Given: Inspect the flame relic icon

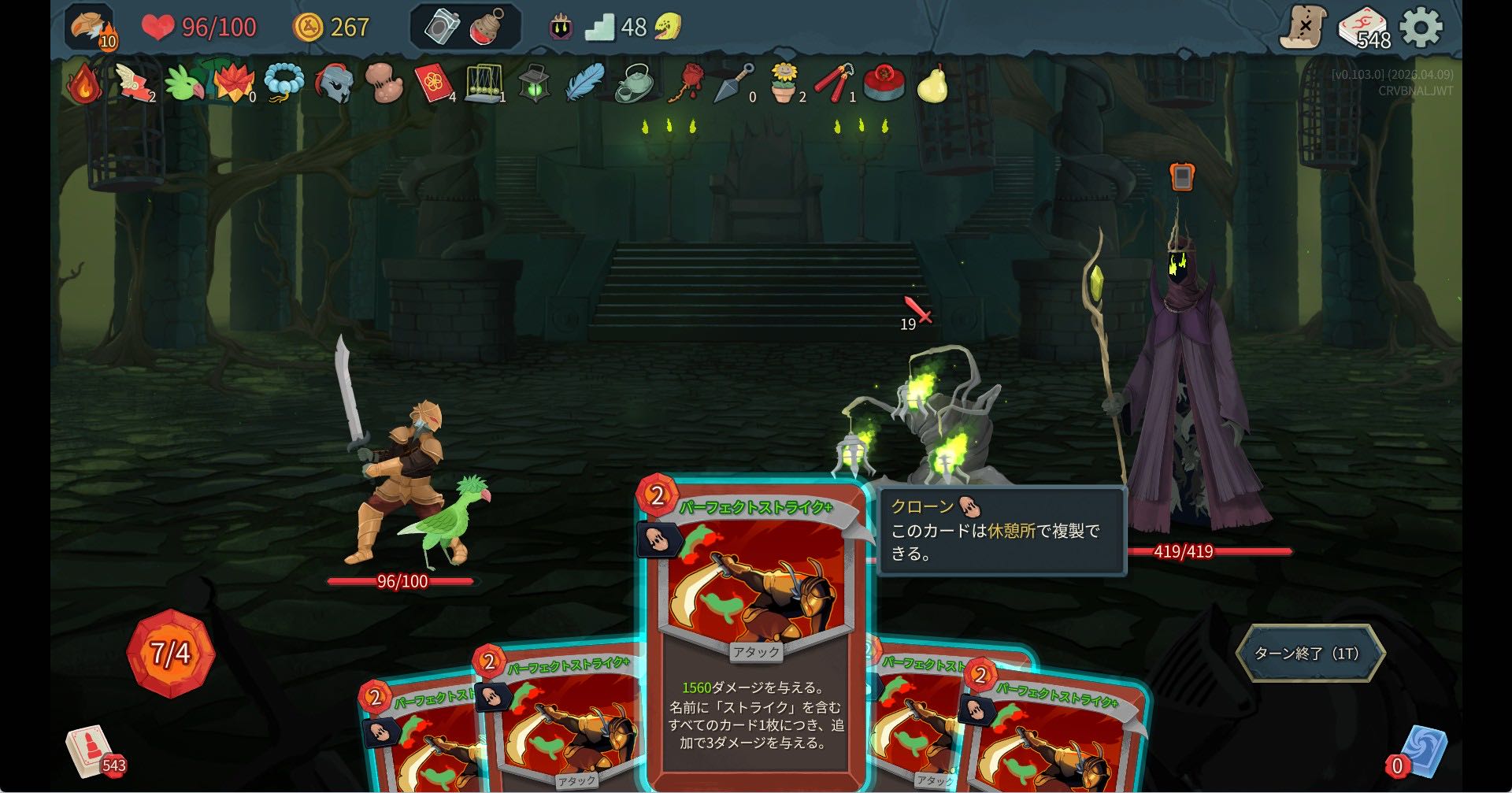Looking at the screenshot, I should tap(84, 83).
